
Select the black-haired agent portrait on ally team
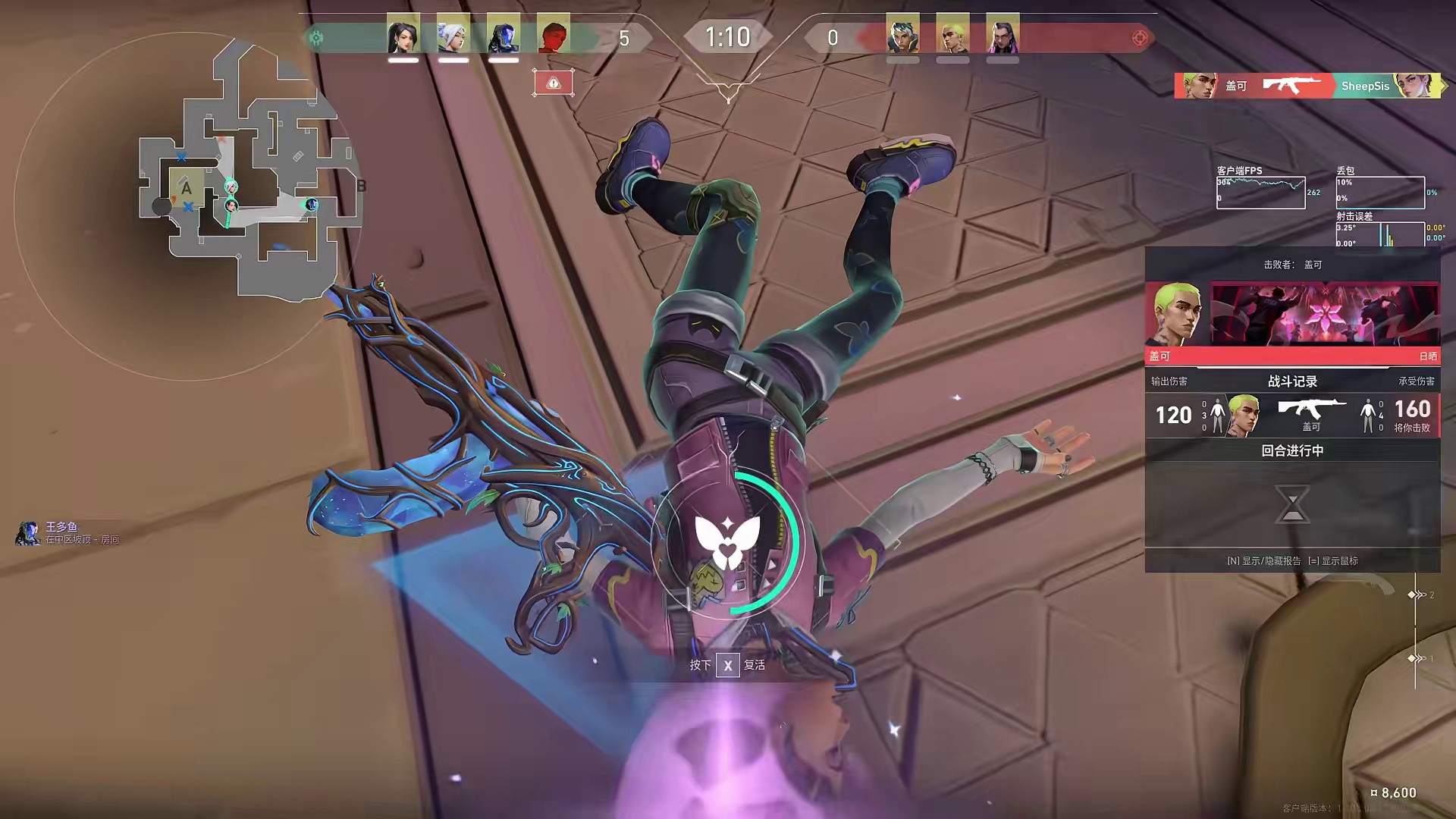coord(403,36)
